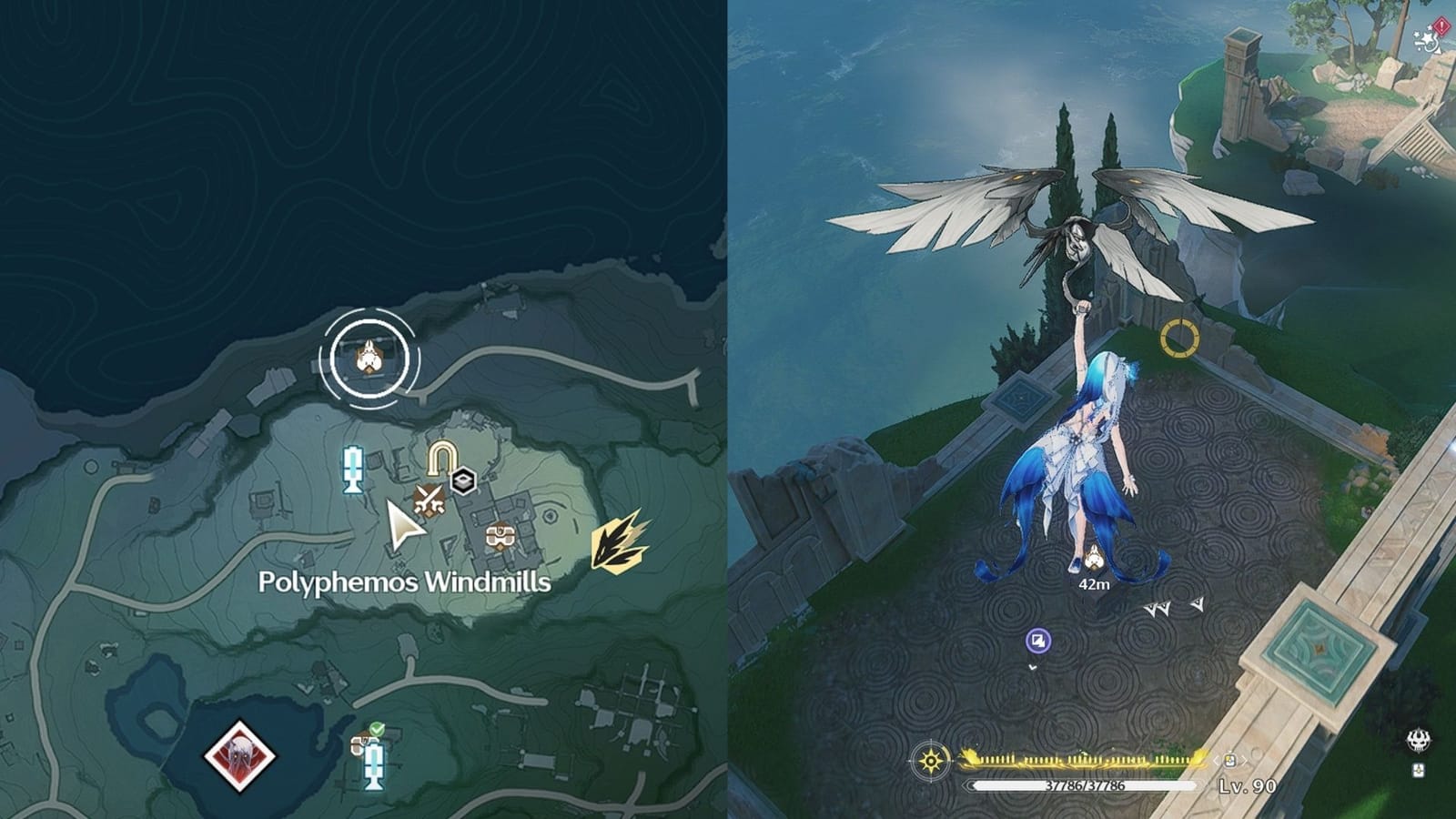This screenshot has width=1456, height=819.
Task: Click the skull emblem icon at bottom right
Action: pyautogui.click(x=1420, y=741)
